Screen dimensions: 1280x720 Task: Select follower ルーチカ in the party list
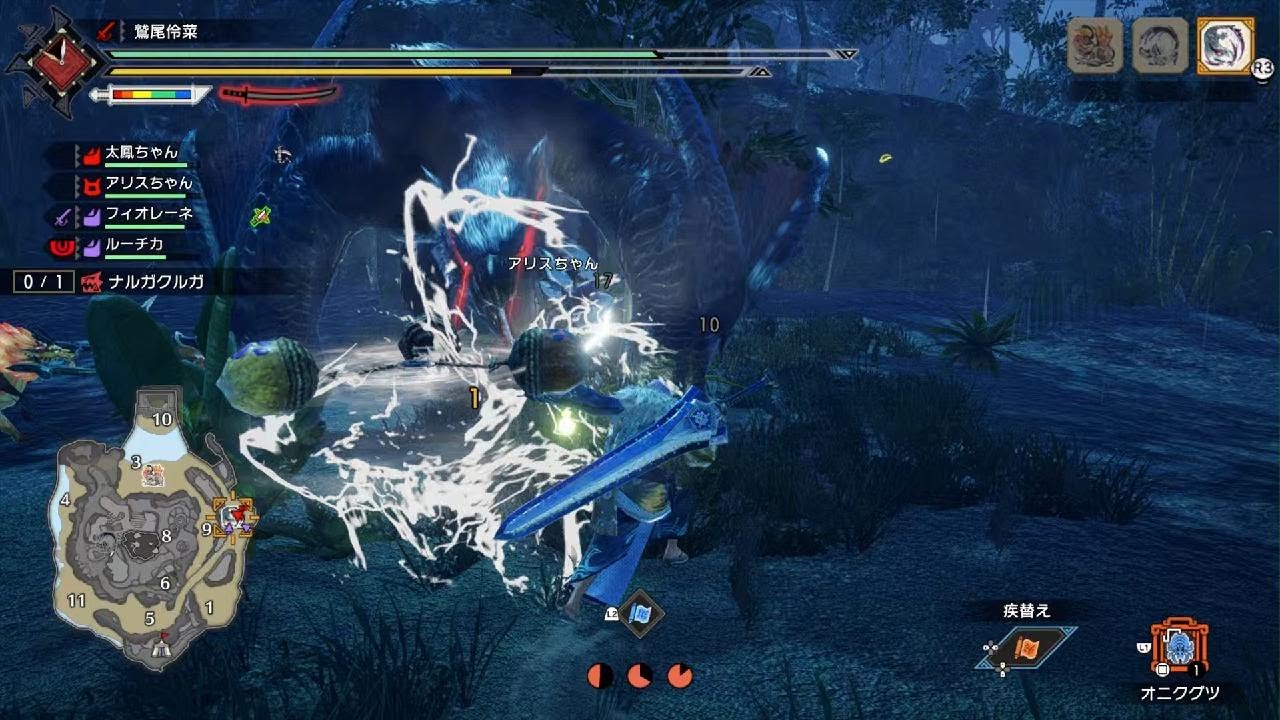[x=135, y=244]
